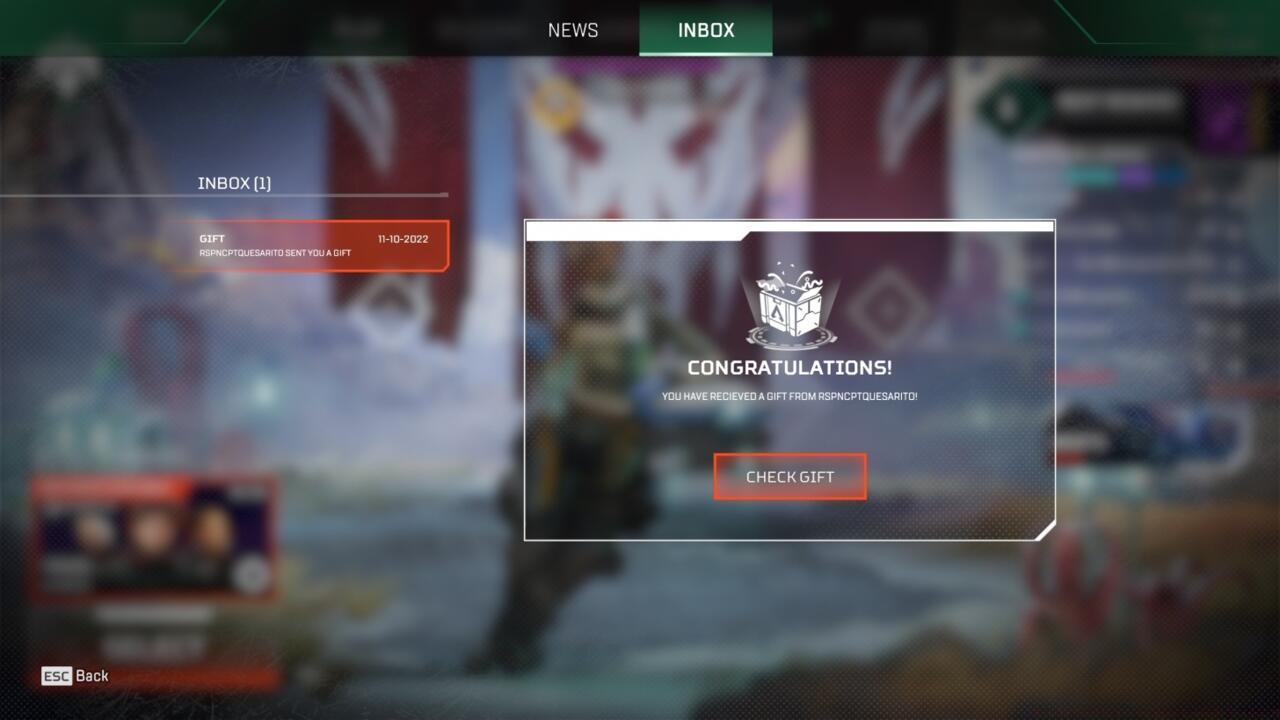Click the date 11-10-2022 on the gift entry
This screenshot has width=1280, height=720.
click(x=402, y=239)
